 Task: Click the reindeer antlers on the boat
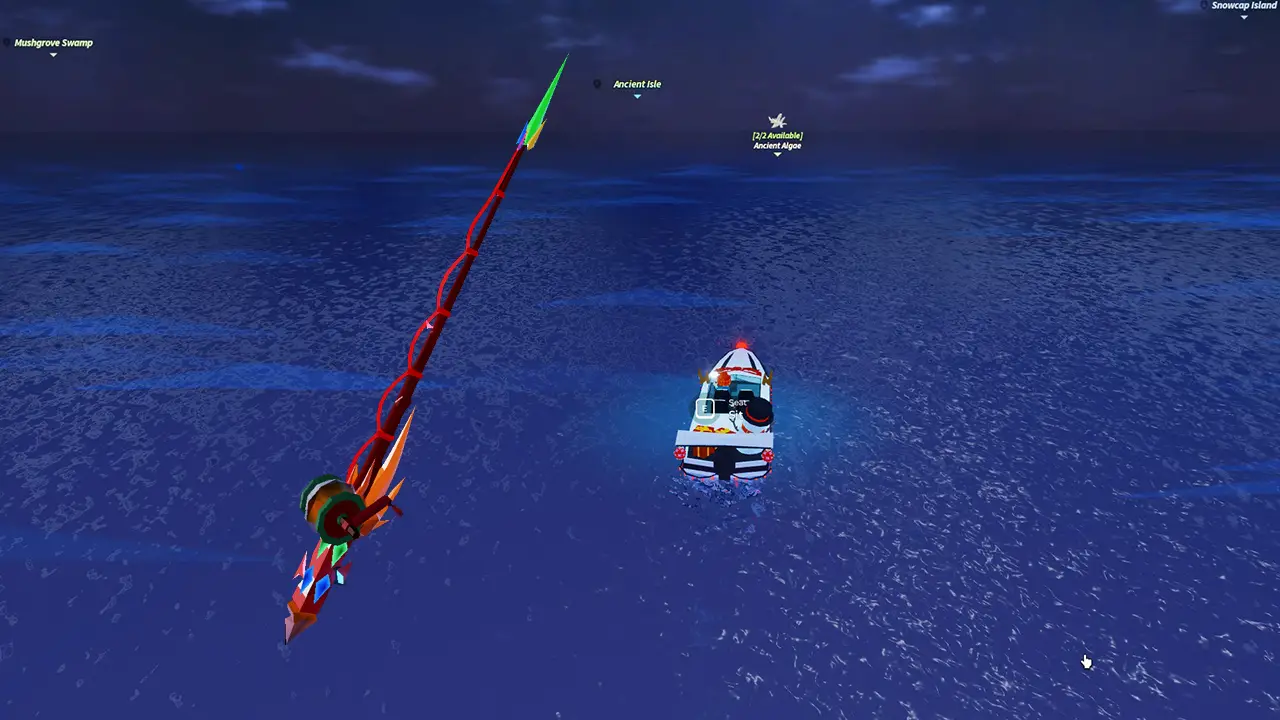[x=703, y=377]
